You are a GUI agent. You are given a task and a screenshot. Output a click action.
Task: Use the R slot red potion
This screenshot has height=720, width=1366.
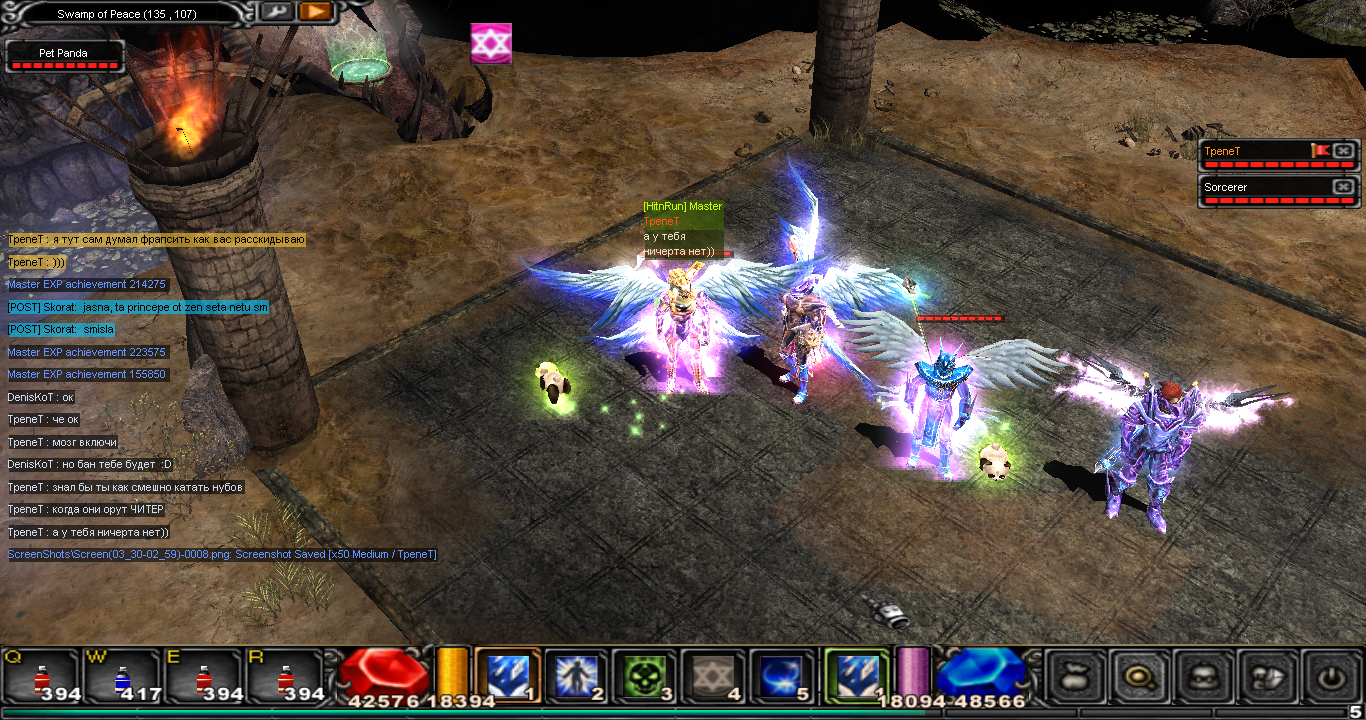click(x=284, y=675)
